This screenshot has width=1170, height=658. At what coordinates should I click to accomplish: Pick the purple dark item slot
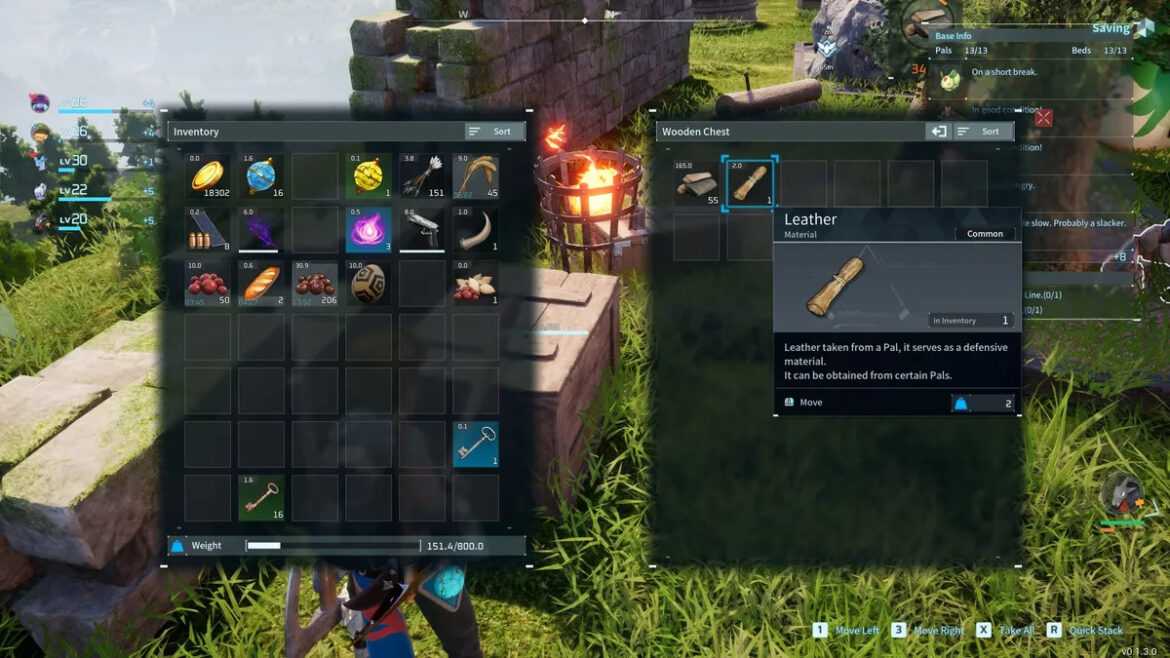click(x=261, y=230)
